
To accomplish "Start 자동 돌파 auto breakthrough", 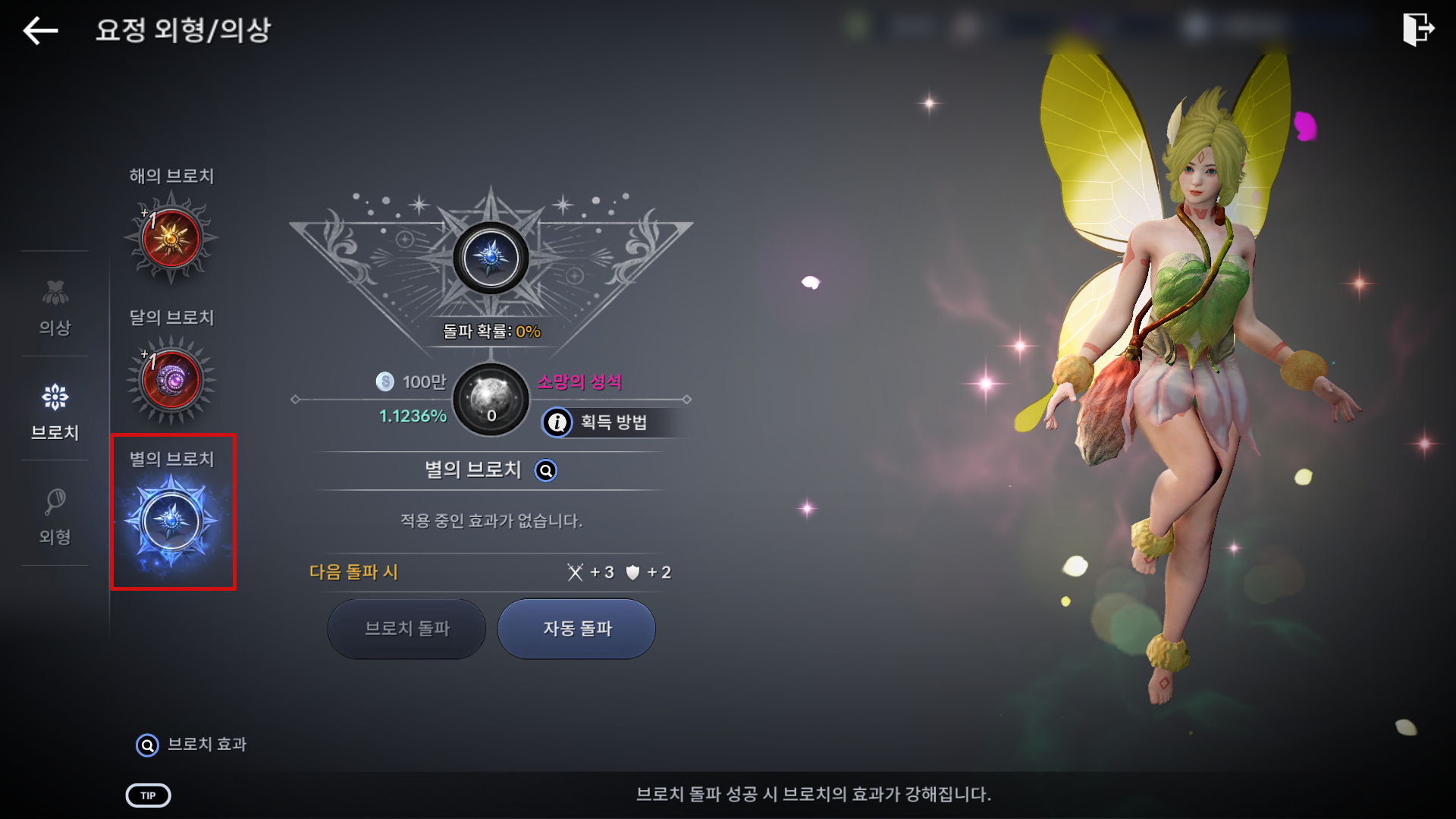I will tap(576, 629).
